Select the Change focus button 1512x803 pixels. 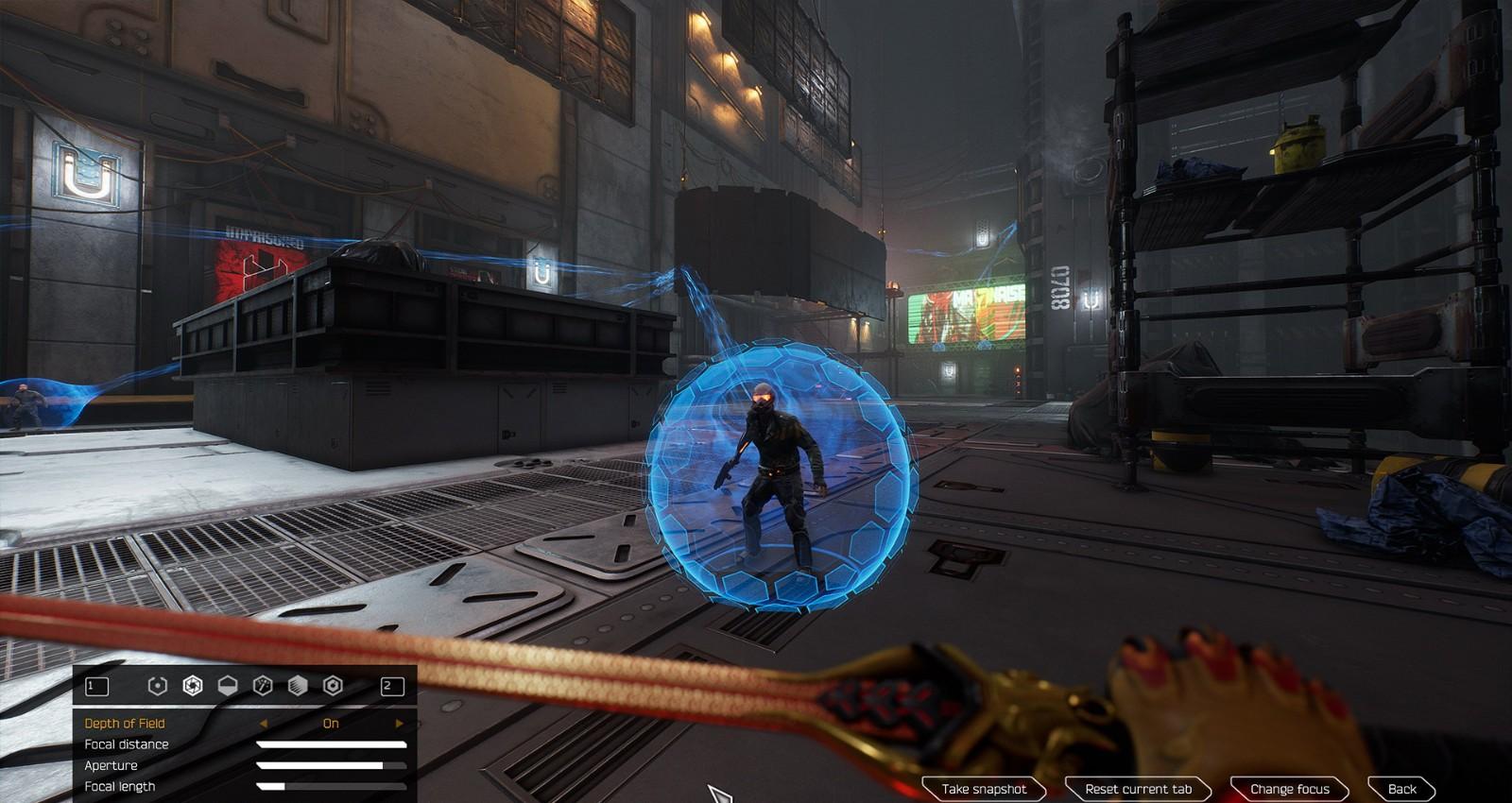(1289, 789)
